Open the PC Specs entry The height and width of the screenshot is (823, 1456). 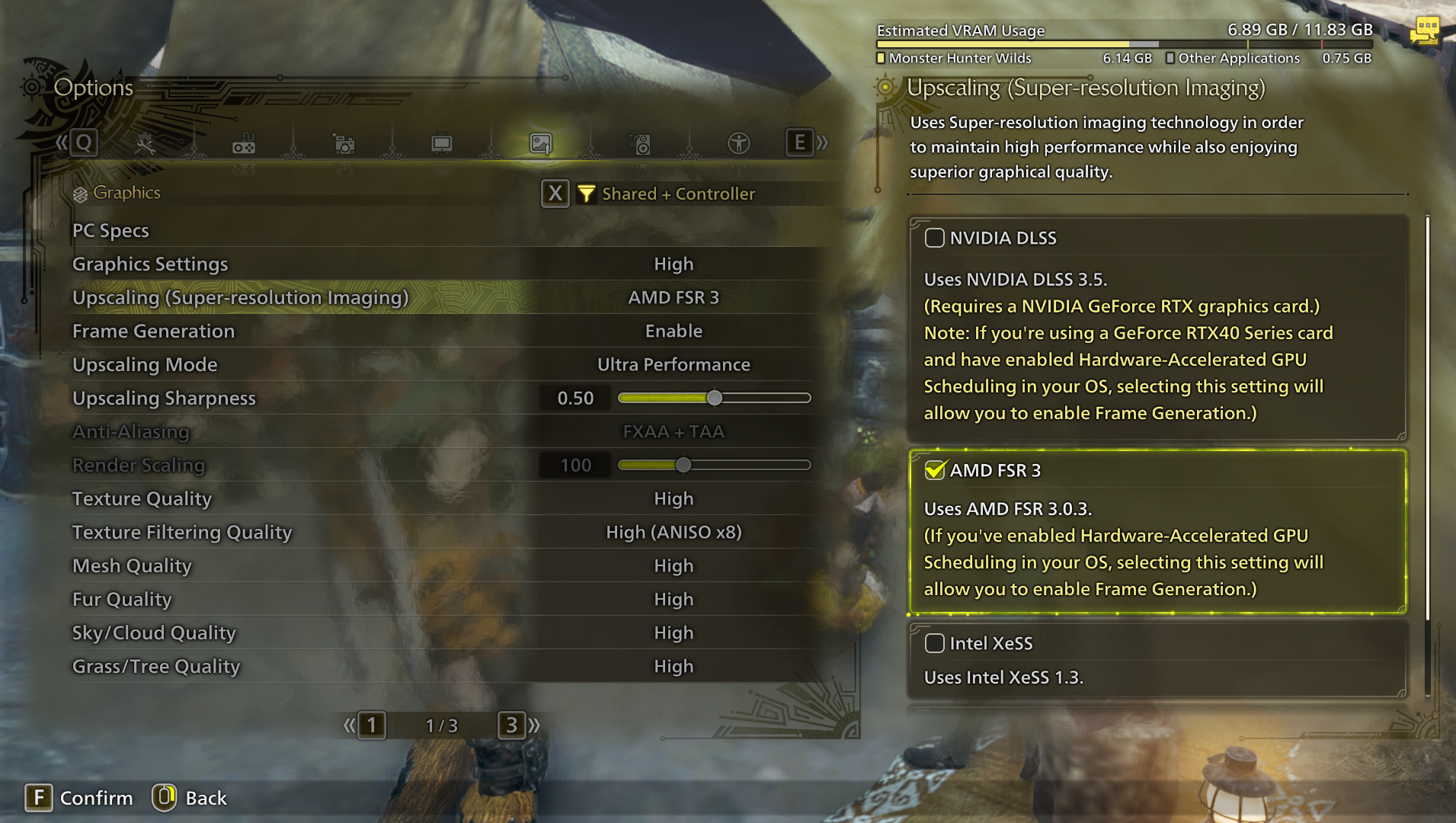[110, 230]
